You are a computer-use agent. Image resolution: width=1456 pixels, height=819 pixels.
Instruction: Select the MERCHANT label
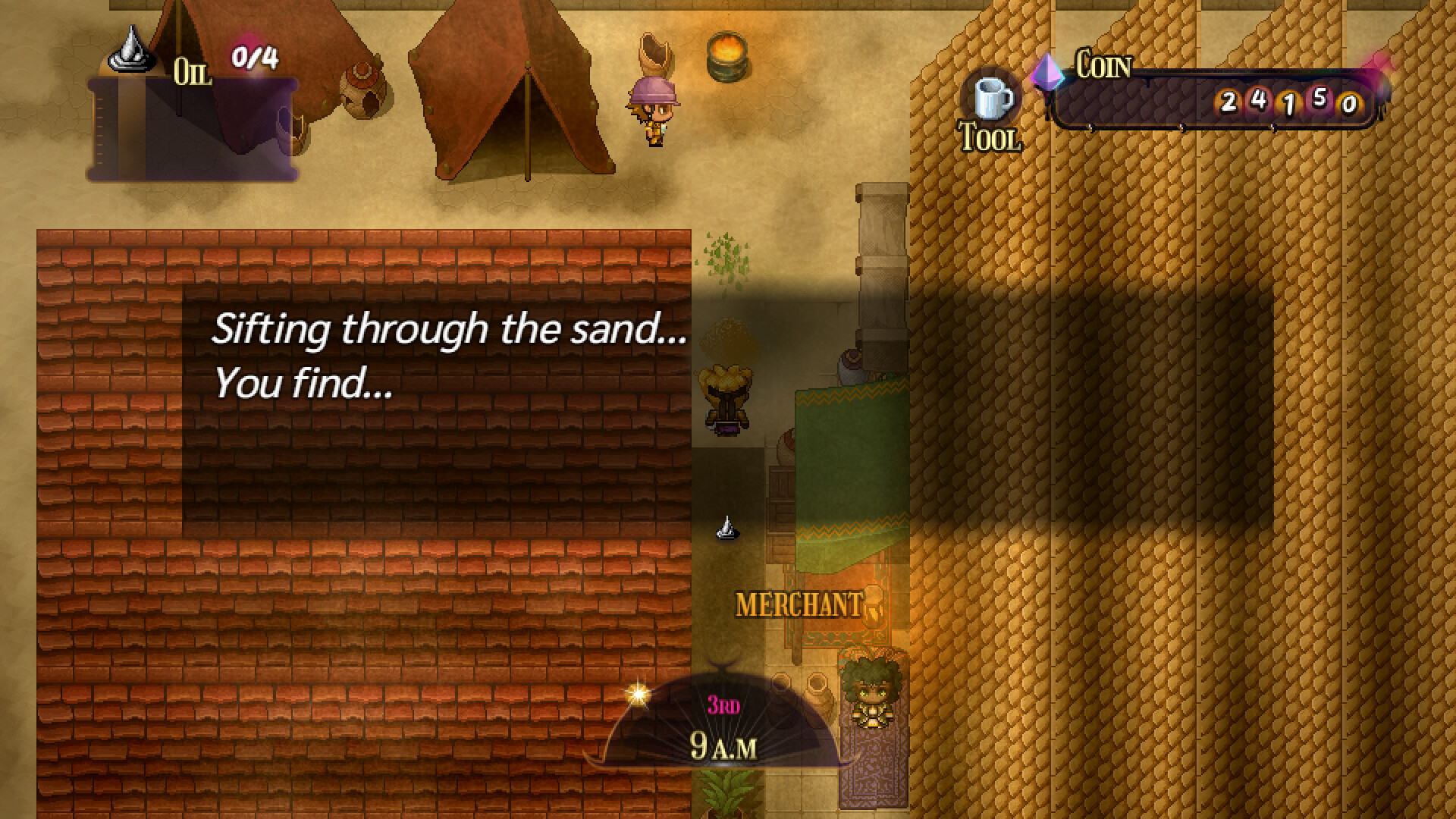tap(798, 604)
